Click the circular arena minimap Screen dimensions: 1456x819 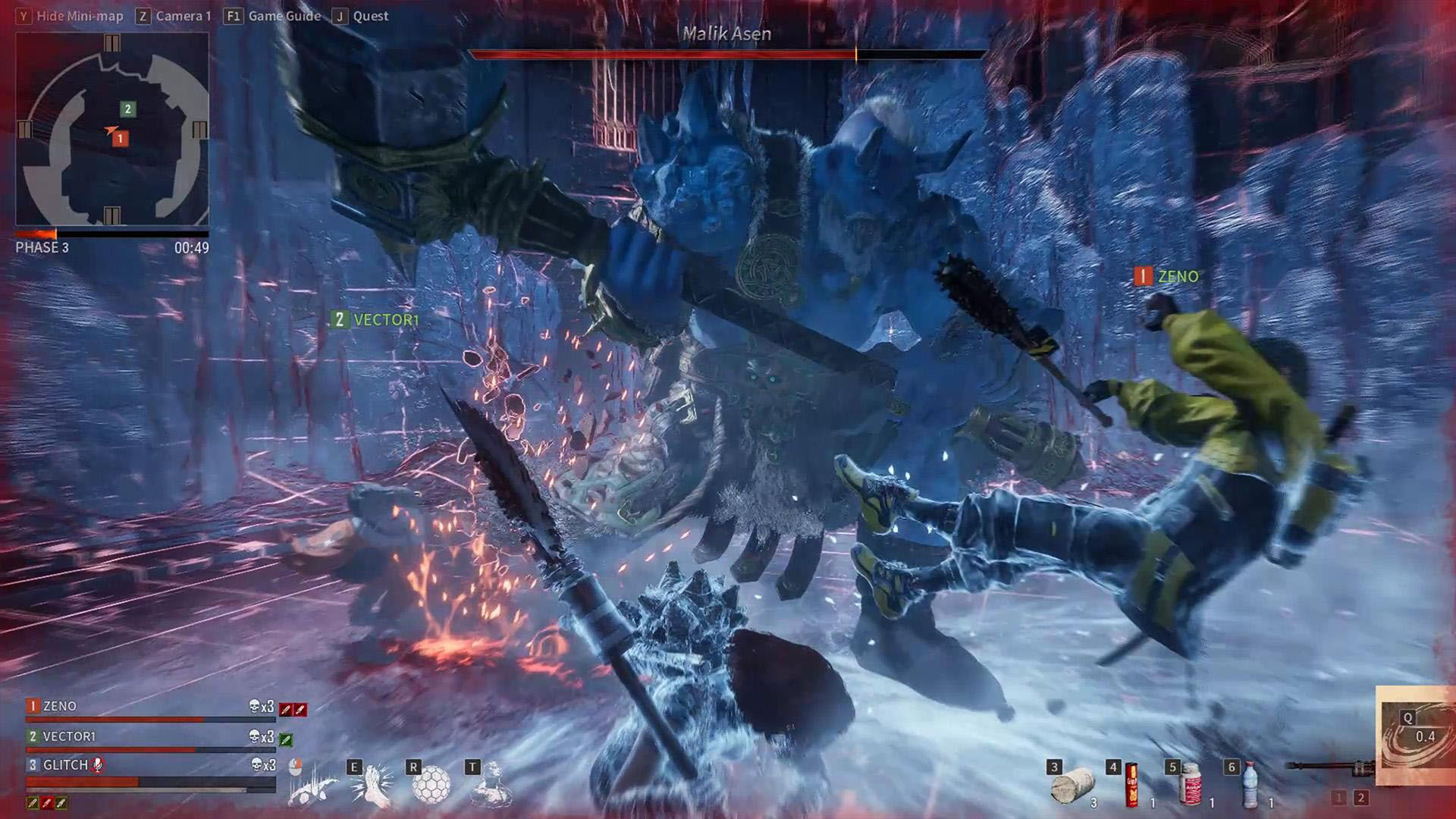tap(112, 130)
